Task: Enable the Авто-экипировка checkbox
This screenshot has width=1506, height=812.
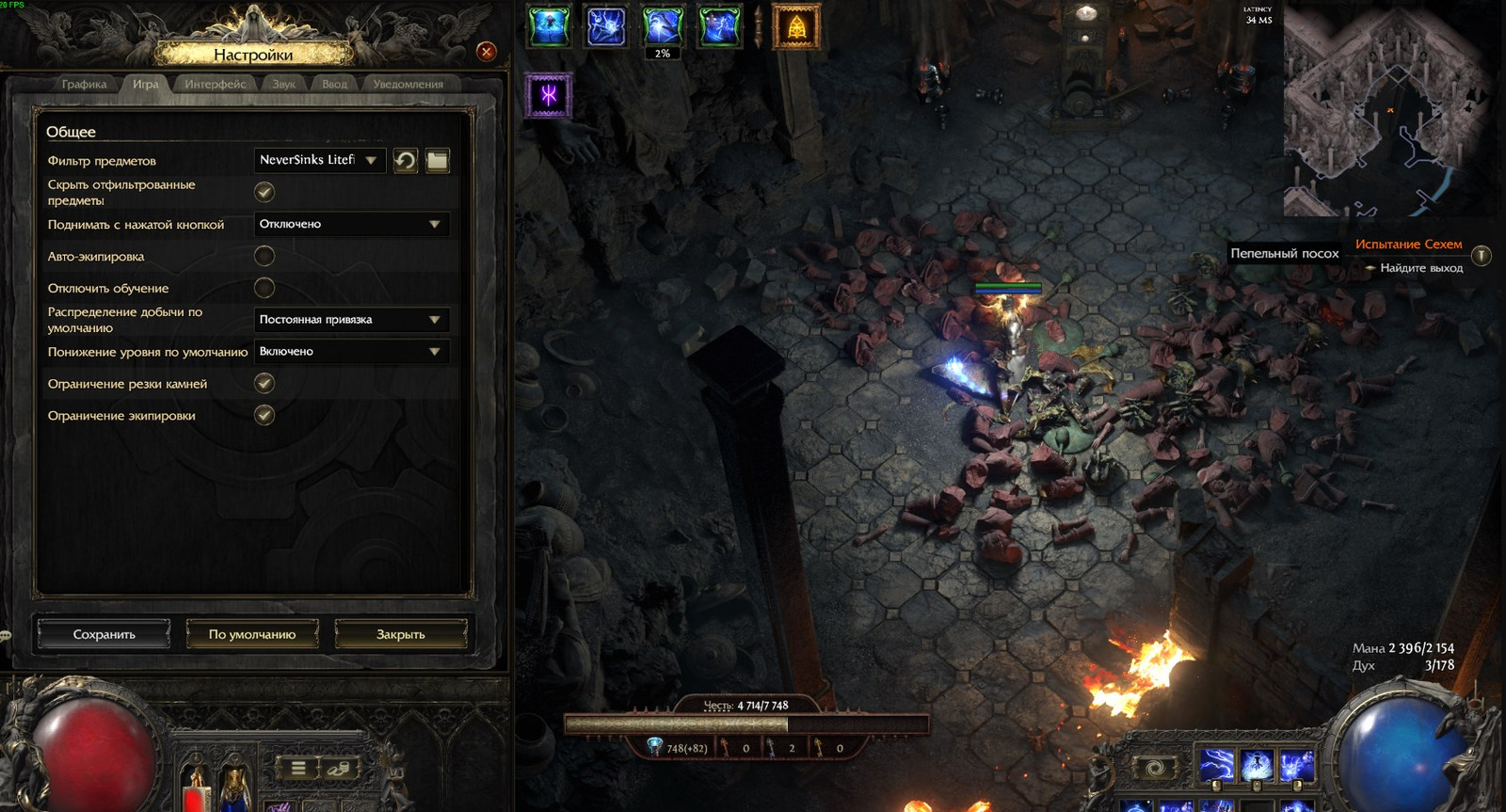Action: 264,256
